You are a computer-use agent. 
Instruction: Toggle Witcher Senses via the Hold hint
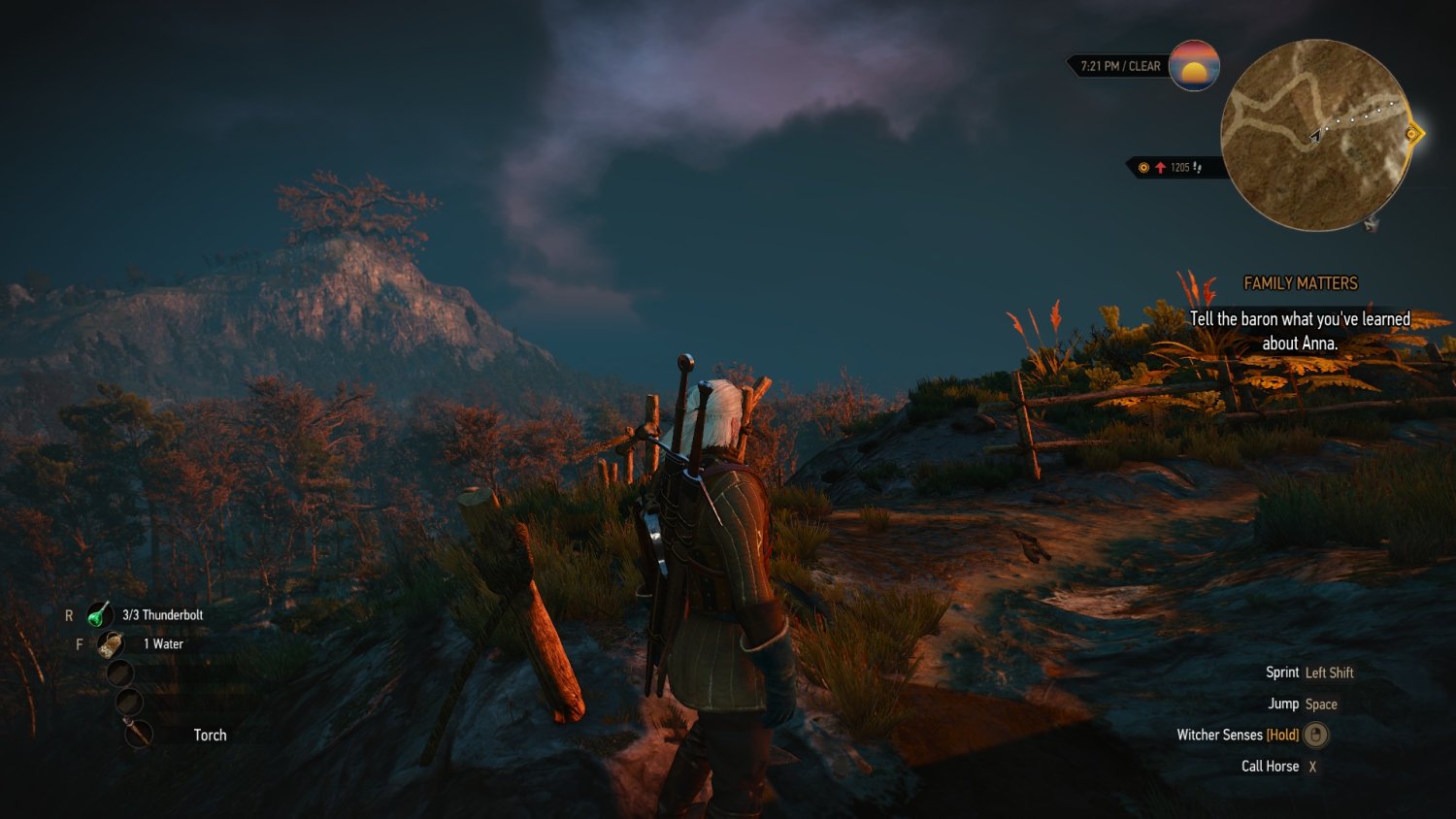tap(1284, 735)
